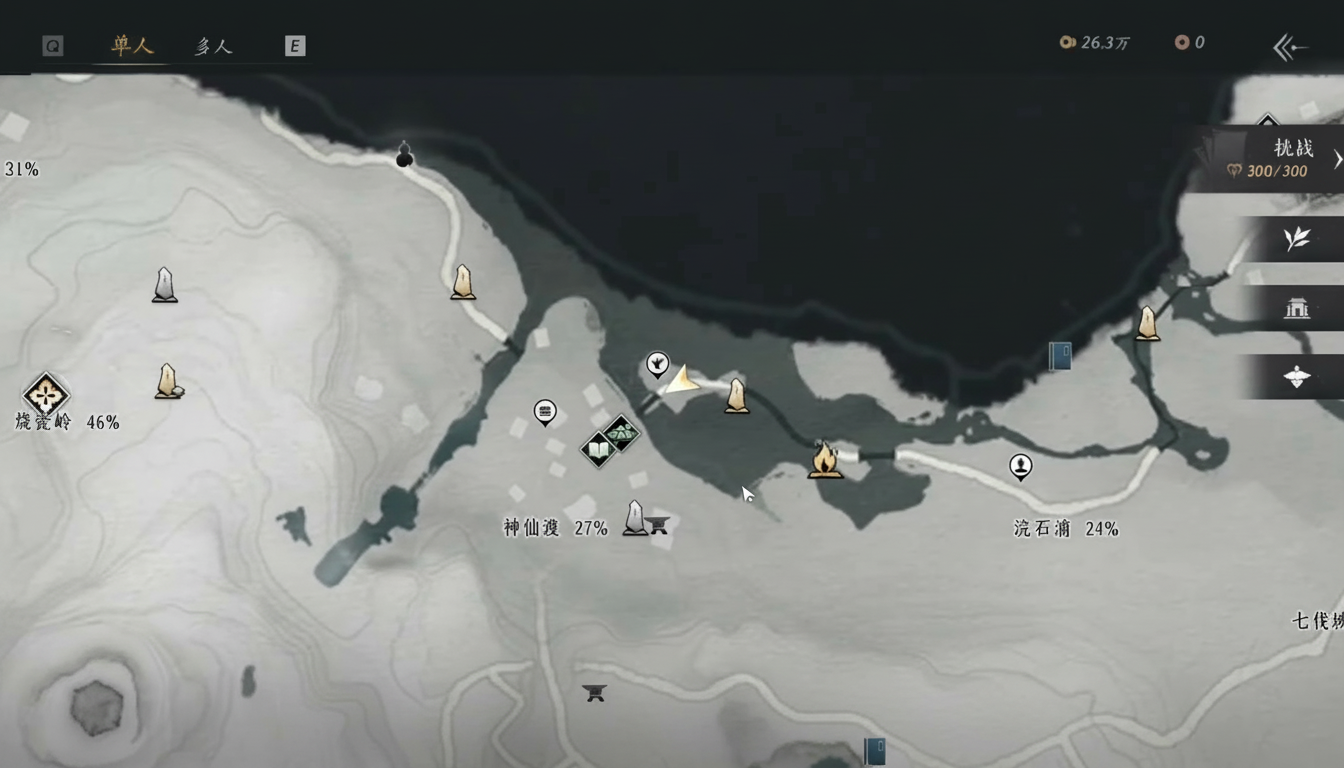Image resolution: width=1344 pixels, height=768 pixels.
Task: Select the pavilion building side button
Action: (1297, 308)
